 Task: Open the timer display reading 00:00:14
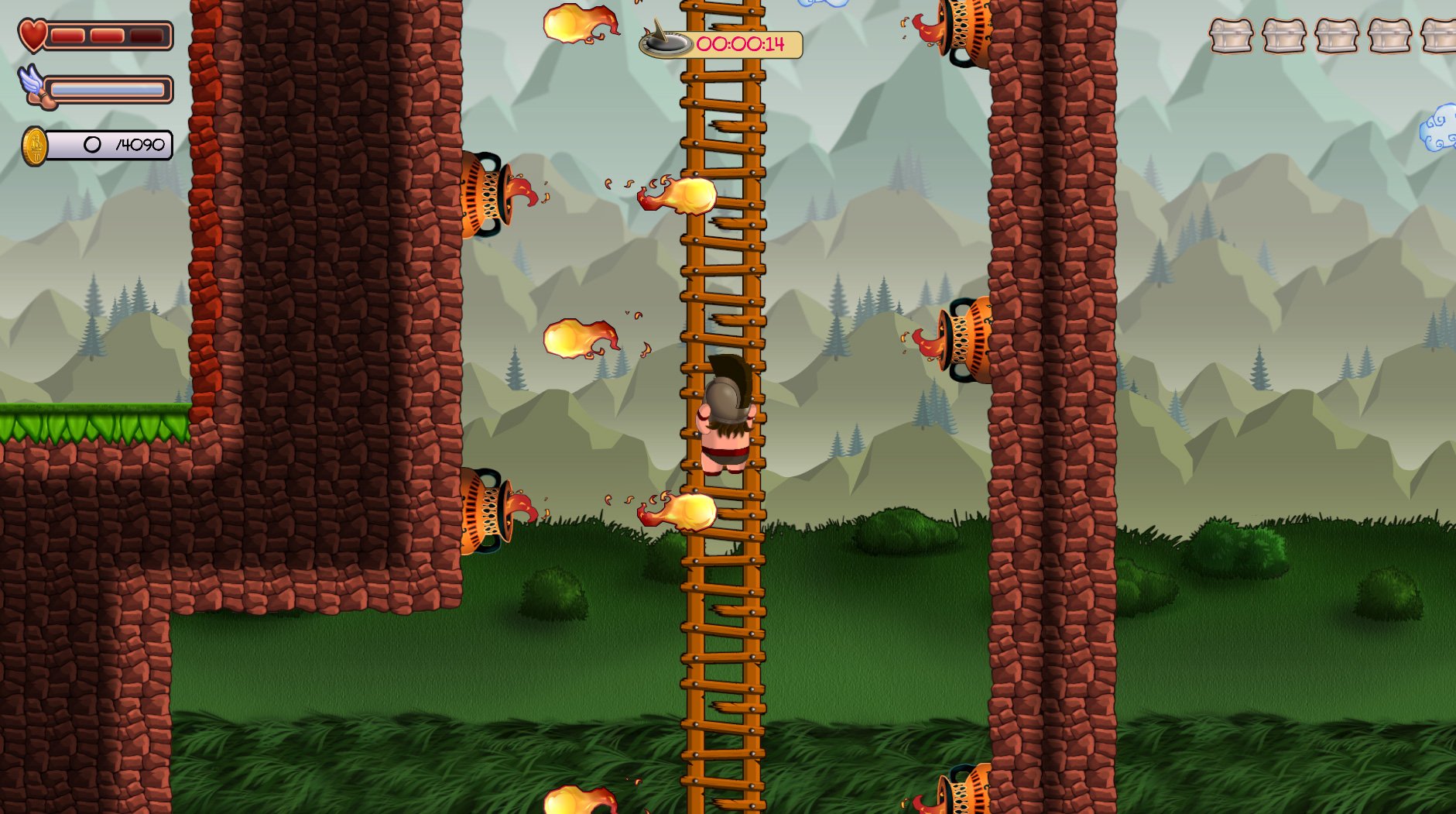[x=742, y=44]
